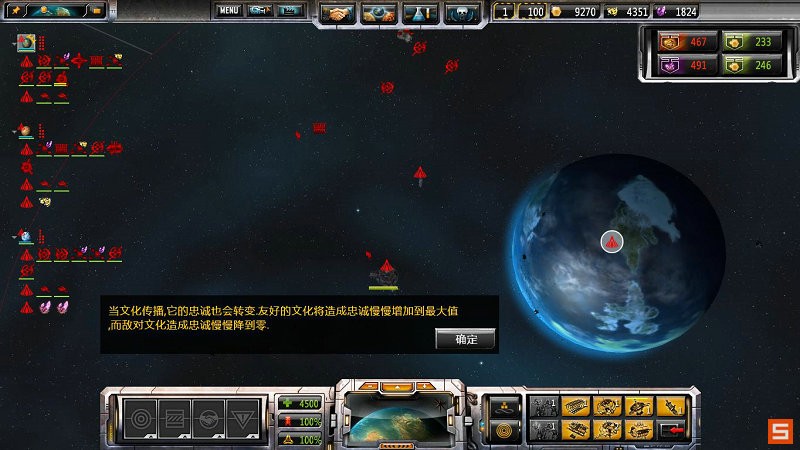The height and width of the screenshot is (450, 800).
Task: Click the pin button in top-left bar
Action: [x=17, y=11]
